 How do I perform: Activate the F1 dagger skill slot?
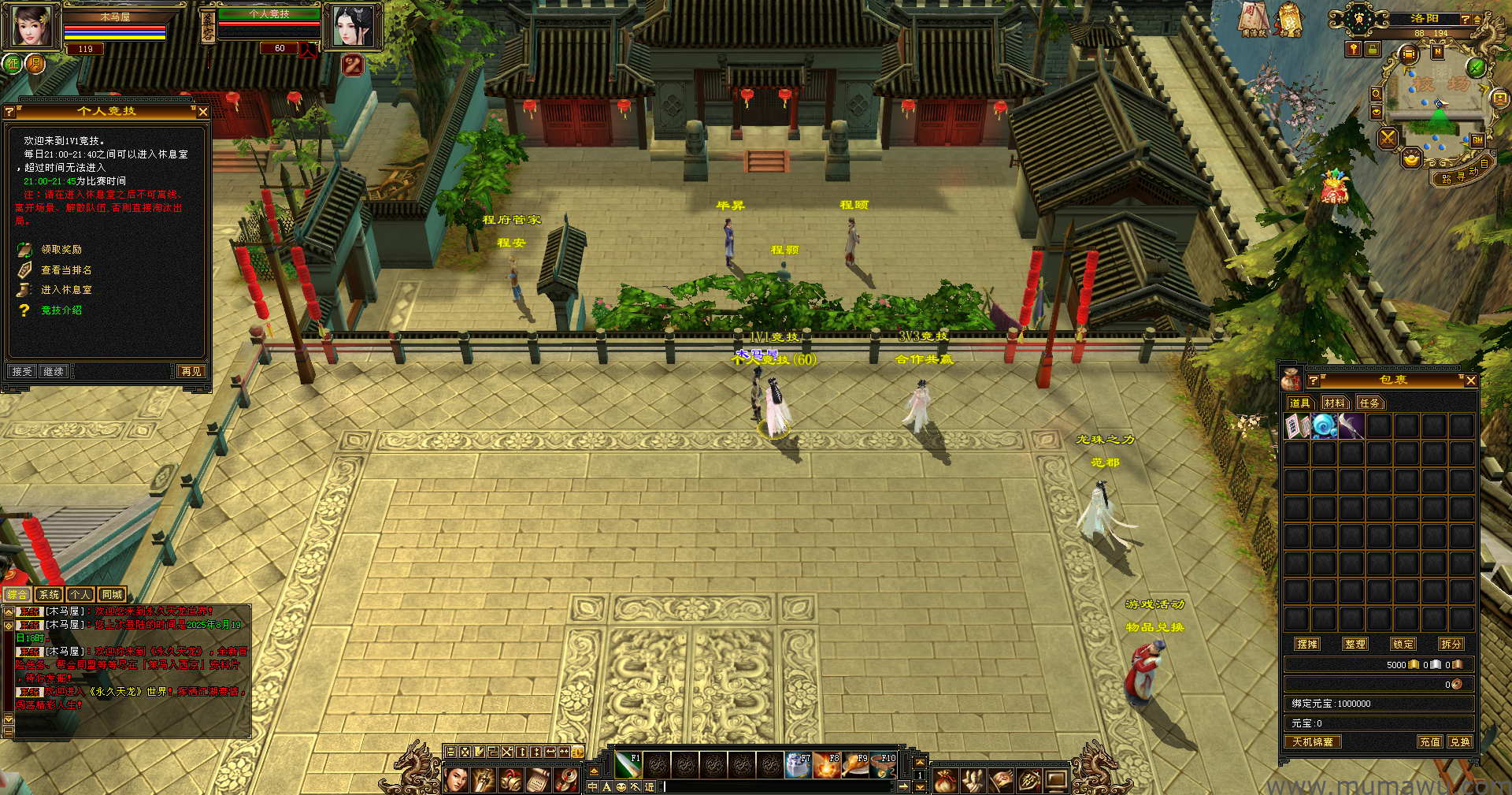[x=628, y=765]
